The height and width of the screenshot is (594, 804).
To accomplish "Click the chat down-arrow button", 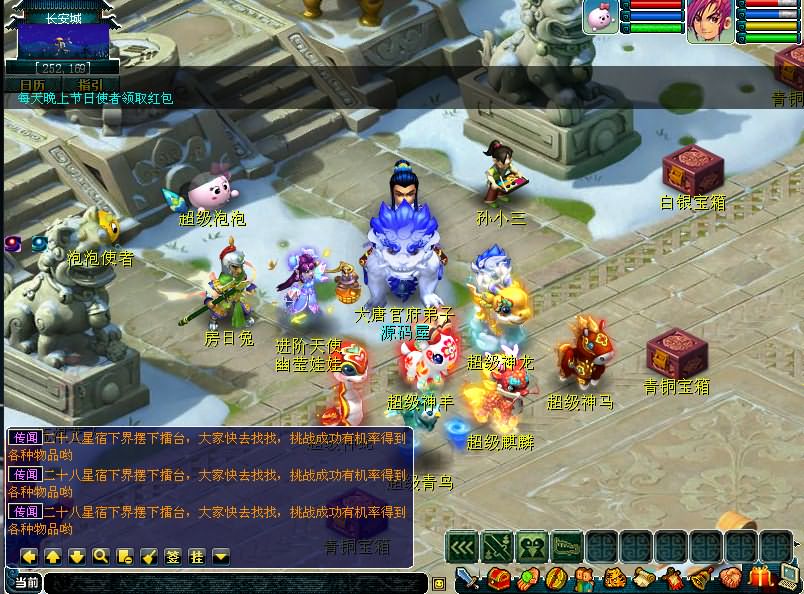I will [x=77, y=556].
